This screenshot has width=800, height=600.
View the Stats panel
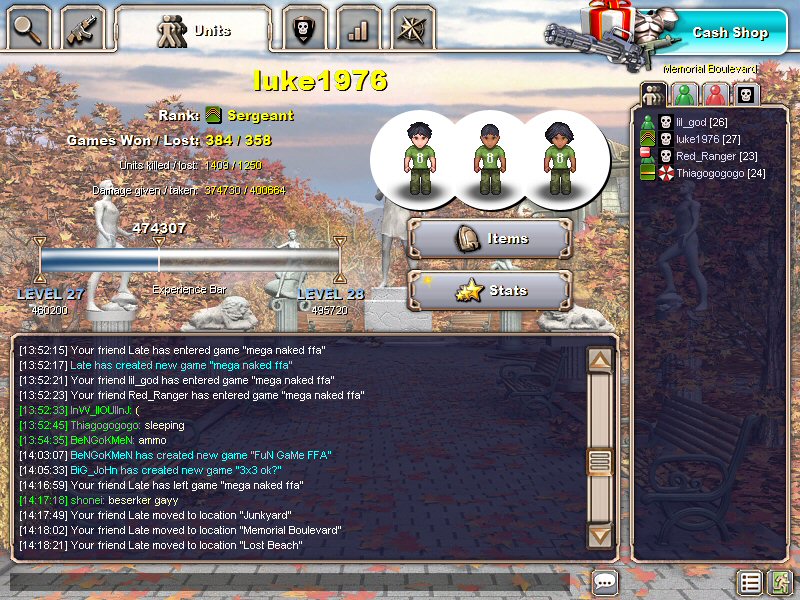pos(490,291)
